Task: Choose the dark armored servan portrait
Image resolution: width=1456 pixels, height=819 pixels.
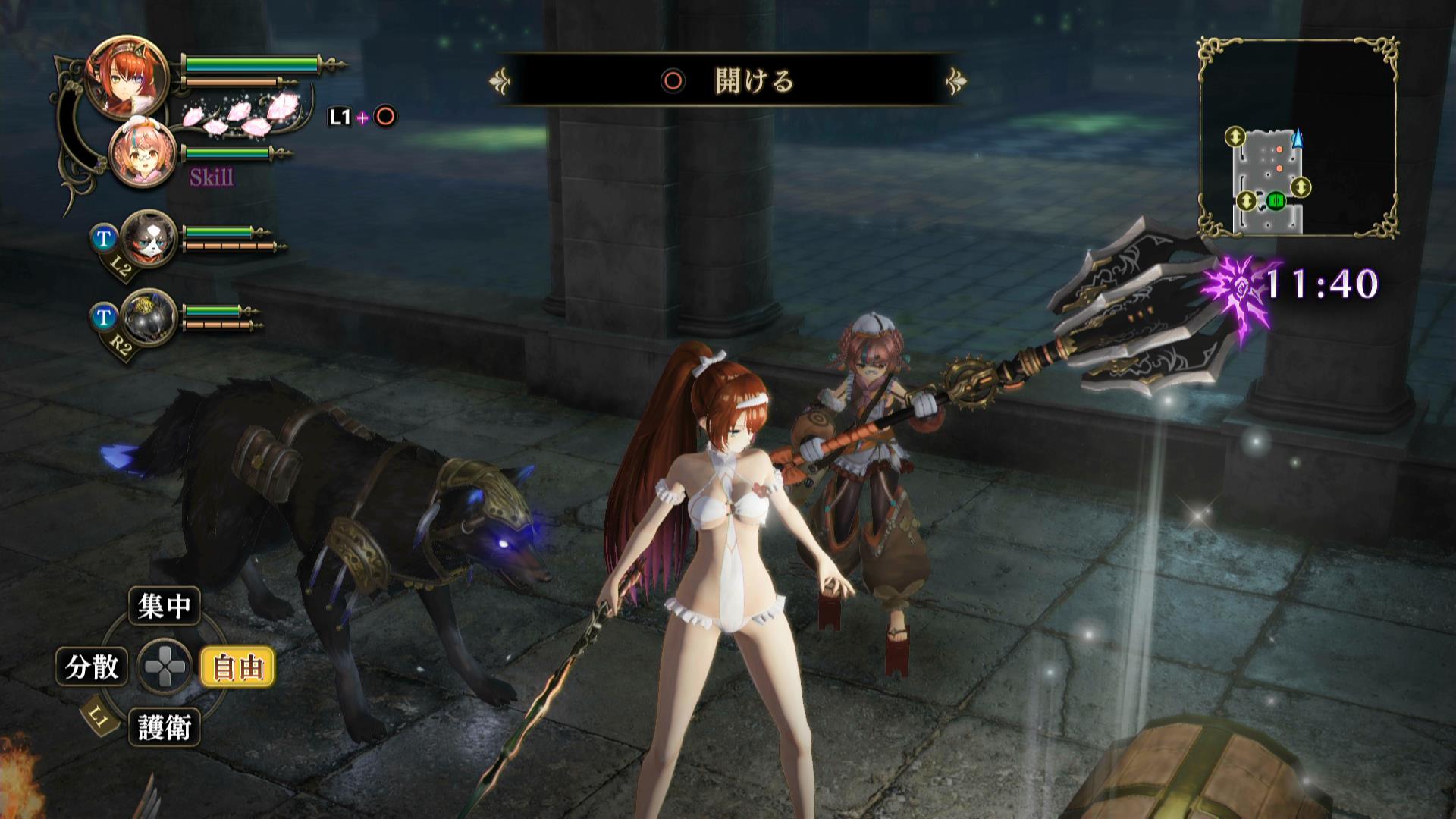Action: click(149, 317)
